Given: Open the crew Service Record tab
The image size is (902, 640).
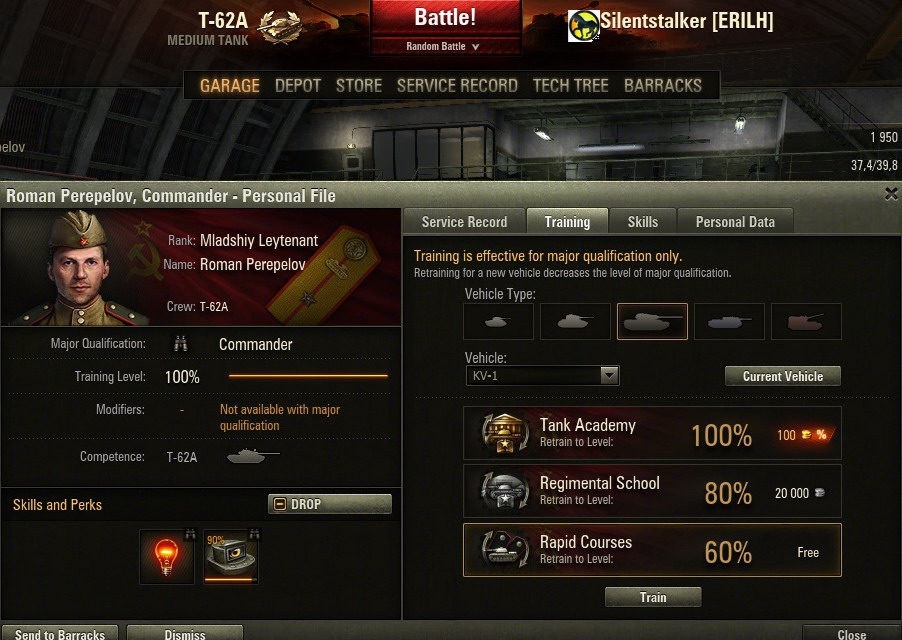Looking at the screenshot, I should 464,222.
